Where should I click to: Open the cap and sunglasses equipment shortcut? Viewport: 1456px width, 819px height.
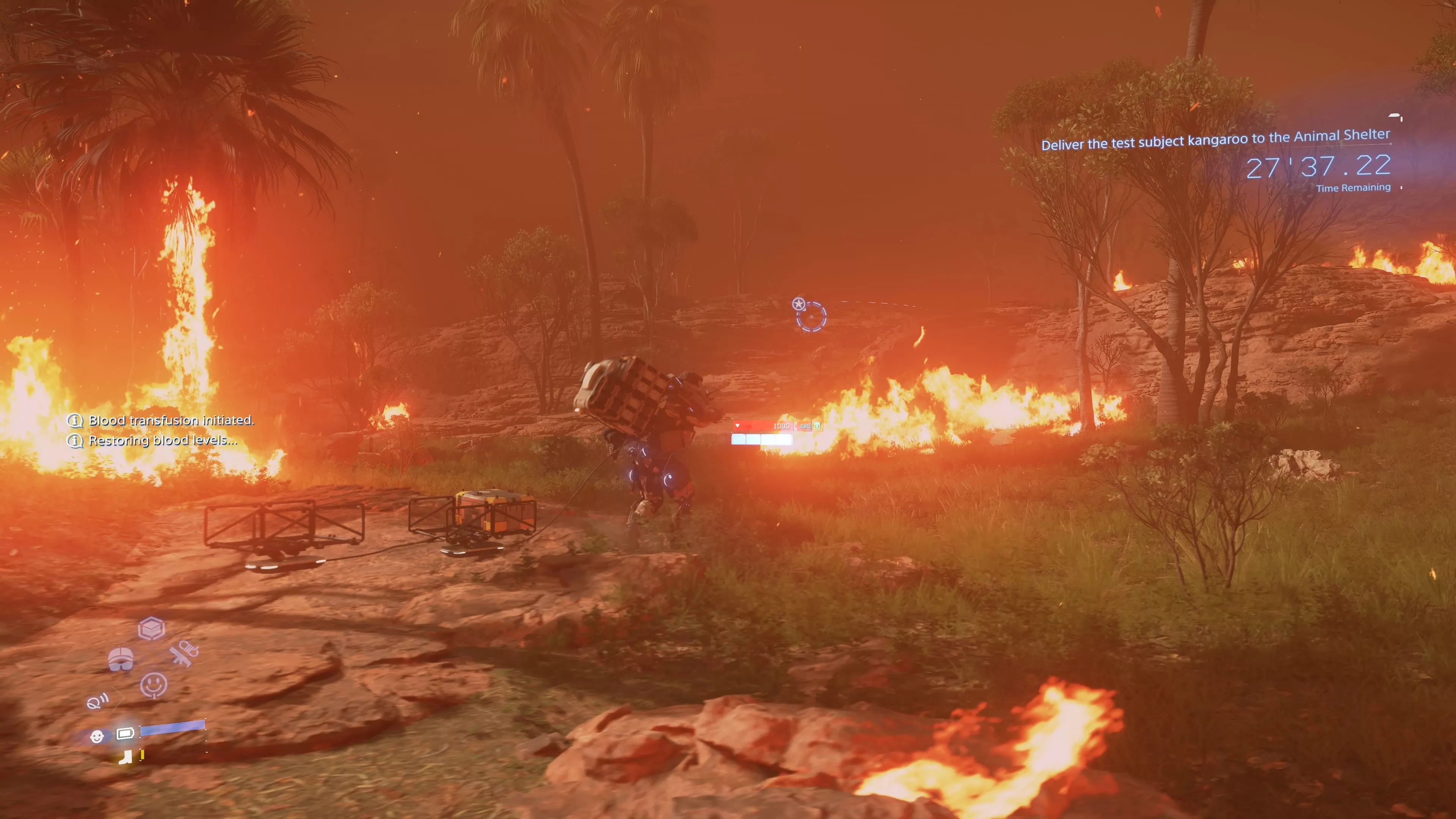coord(121,659)
